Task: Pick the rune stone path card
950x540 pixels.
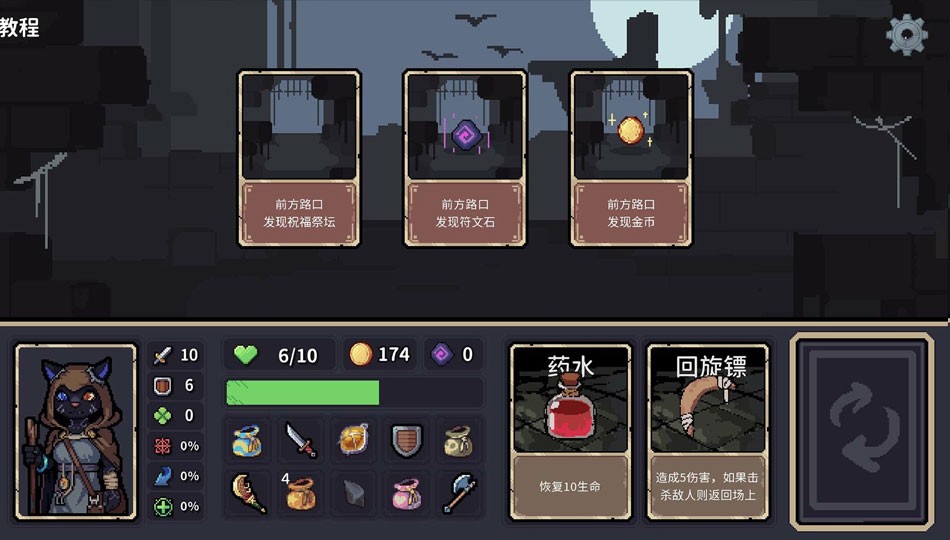Action: tap(465, 158)
